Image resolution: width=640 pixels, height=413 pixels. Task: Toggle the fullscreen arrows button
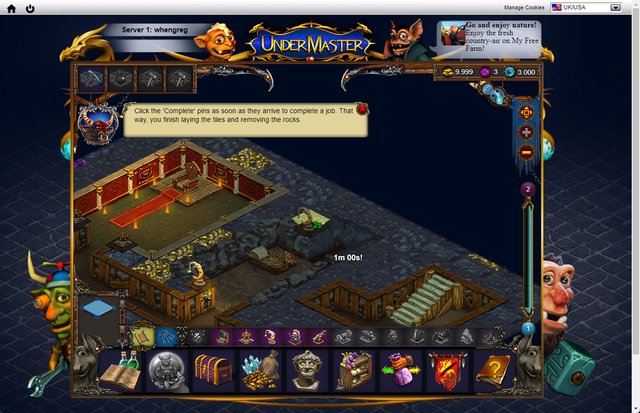(x=527, y=113)
